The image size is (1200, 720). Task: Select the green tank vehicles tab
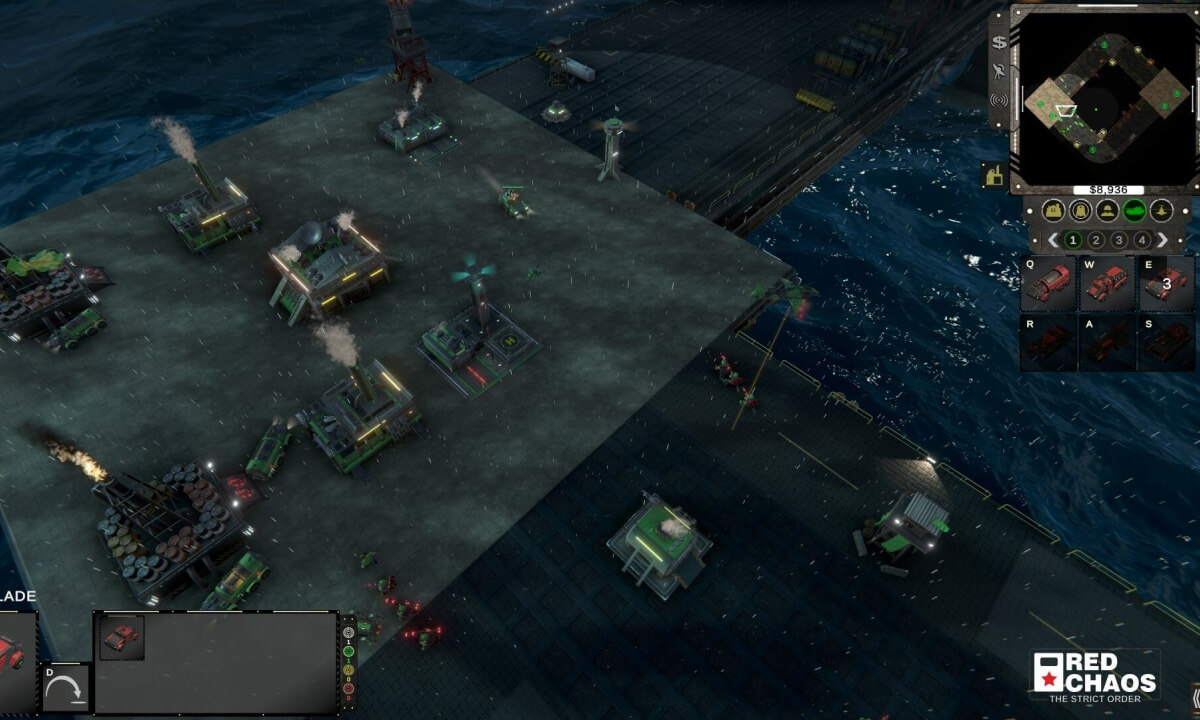1134,211
